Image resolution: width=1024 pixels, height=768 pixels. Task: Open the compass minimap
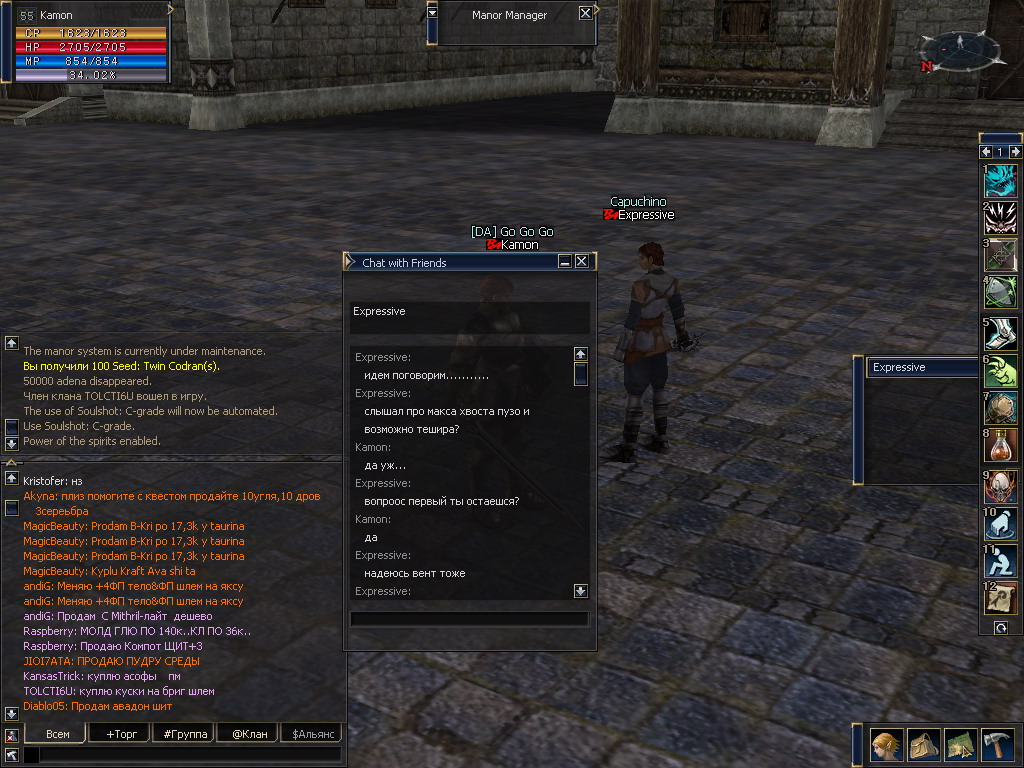961,50
